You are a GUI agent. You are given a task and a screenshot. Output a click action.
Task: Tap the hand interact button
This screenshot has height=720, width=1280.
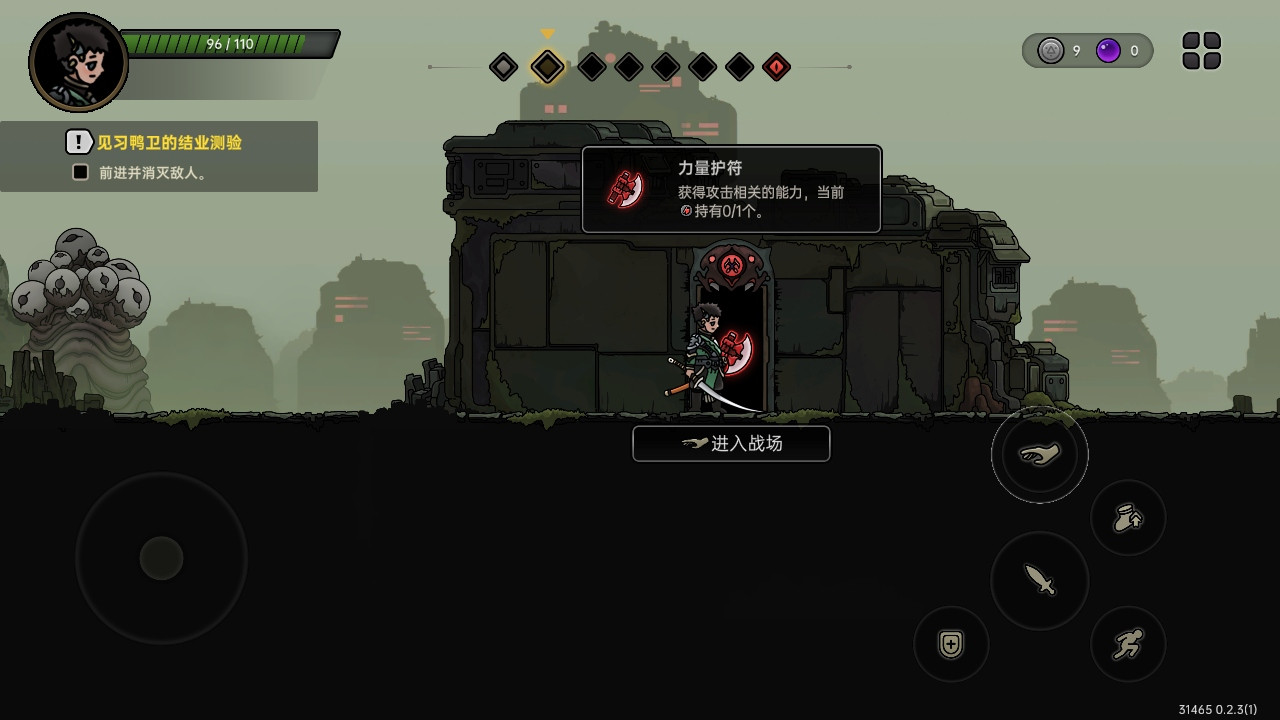tap(1039, 455)
